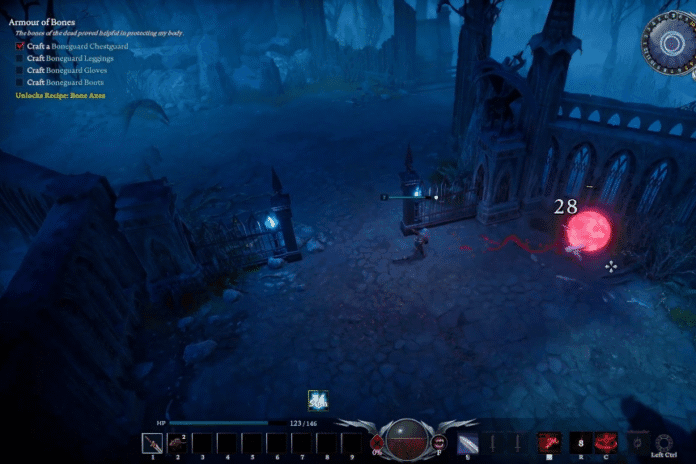Image resolution: width=696 pixels, height=464 pixels.
Task: Select the stacked item in hotbar slot 2
Action: [177, 443]
